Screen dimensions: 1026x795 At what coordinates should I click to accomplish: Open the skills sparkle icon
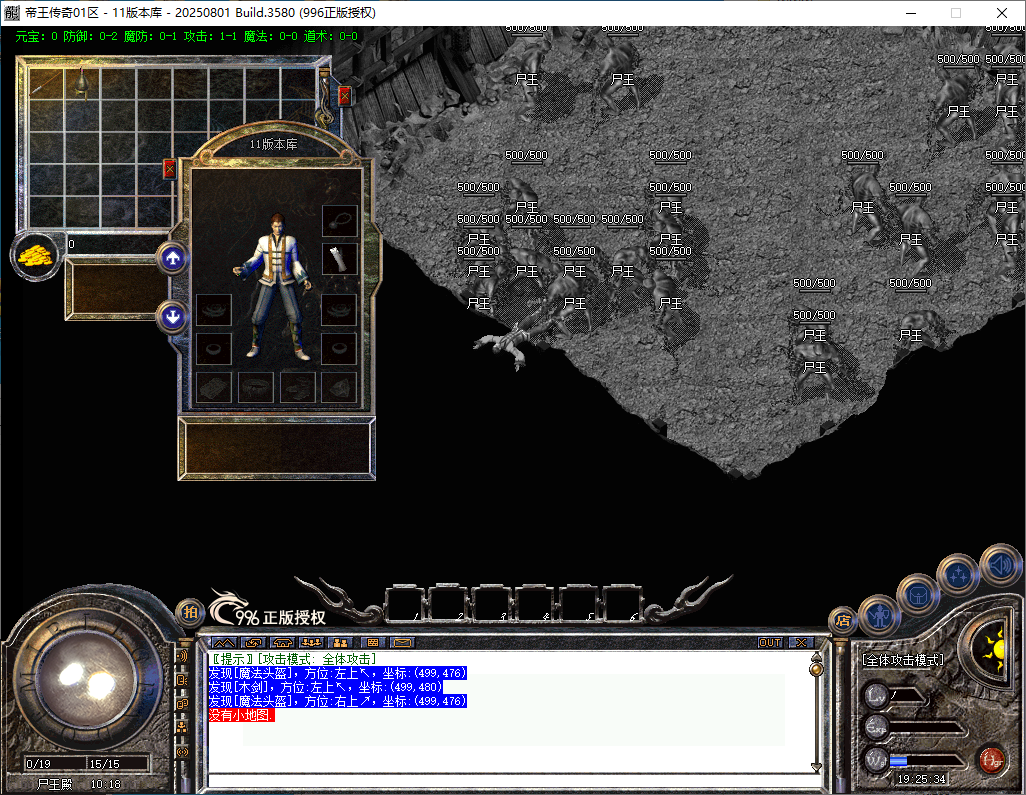(957, 575)
